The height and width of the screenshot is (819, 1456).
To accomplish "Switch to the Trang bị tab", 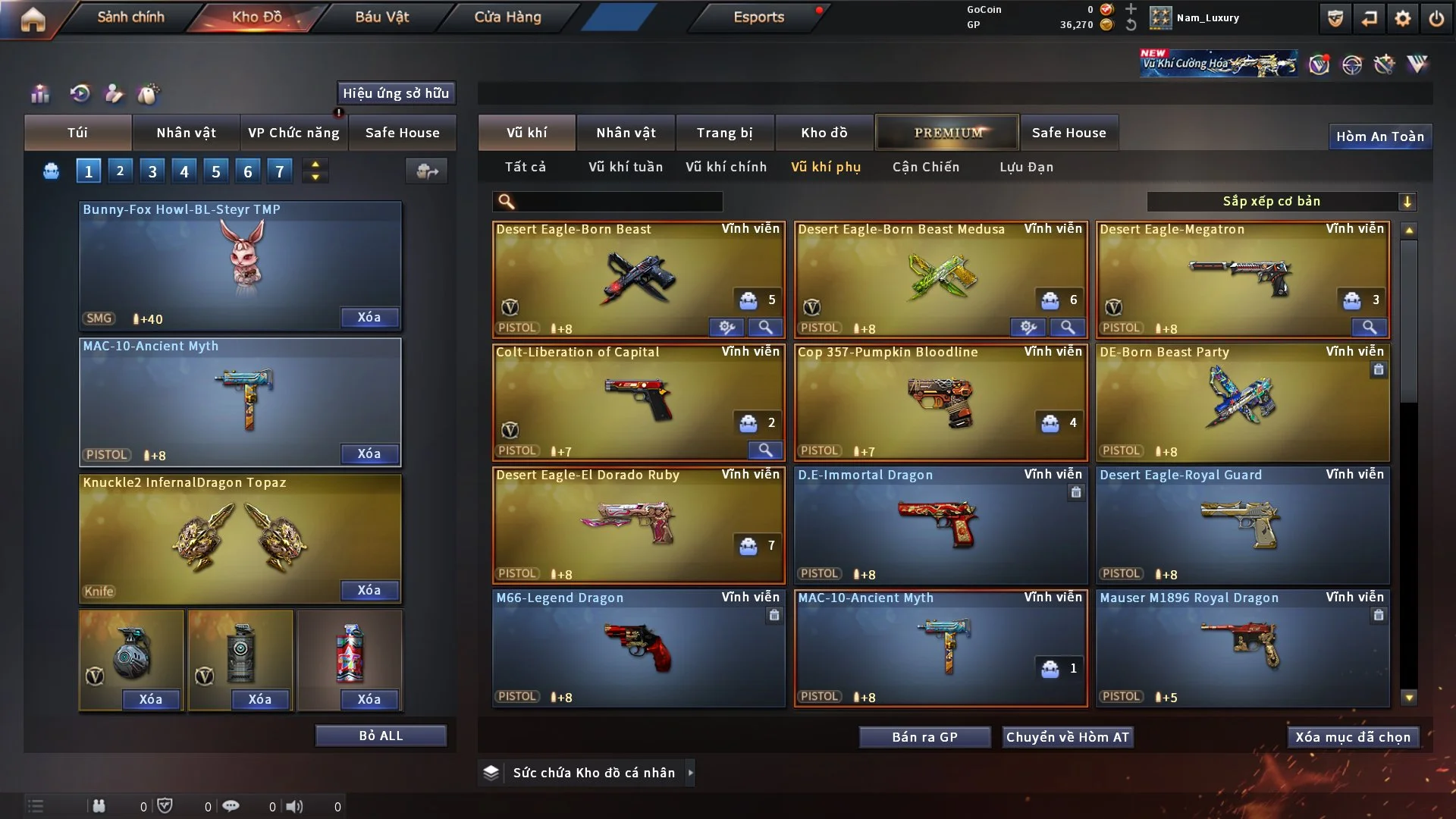I will (724, 133).
